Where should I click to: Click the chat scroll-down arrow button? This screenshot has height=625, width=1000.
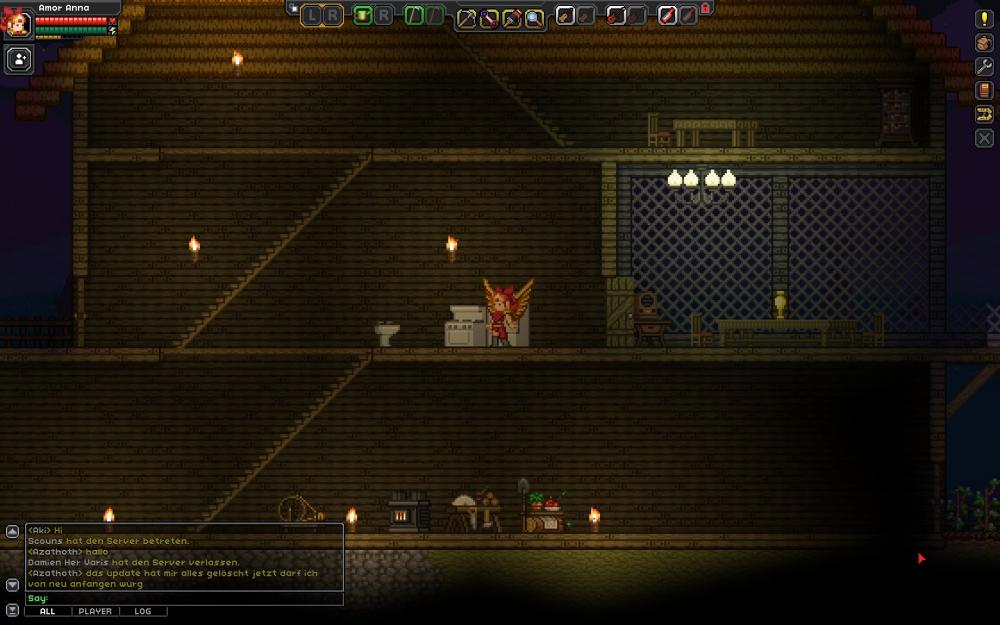[12, 584]
